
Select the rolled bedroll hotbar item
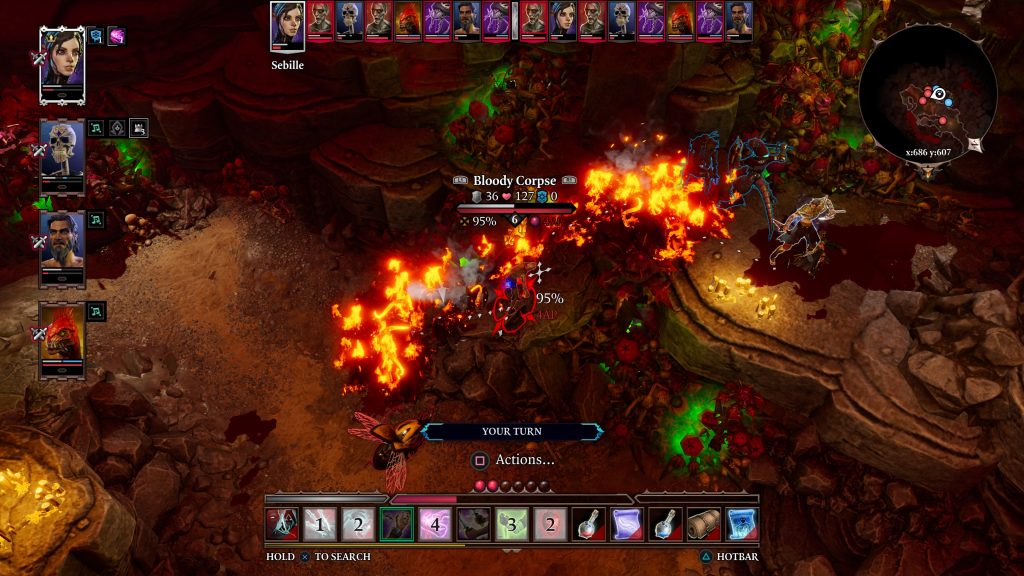pyautogui.click(x=703, y=523)
